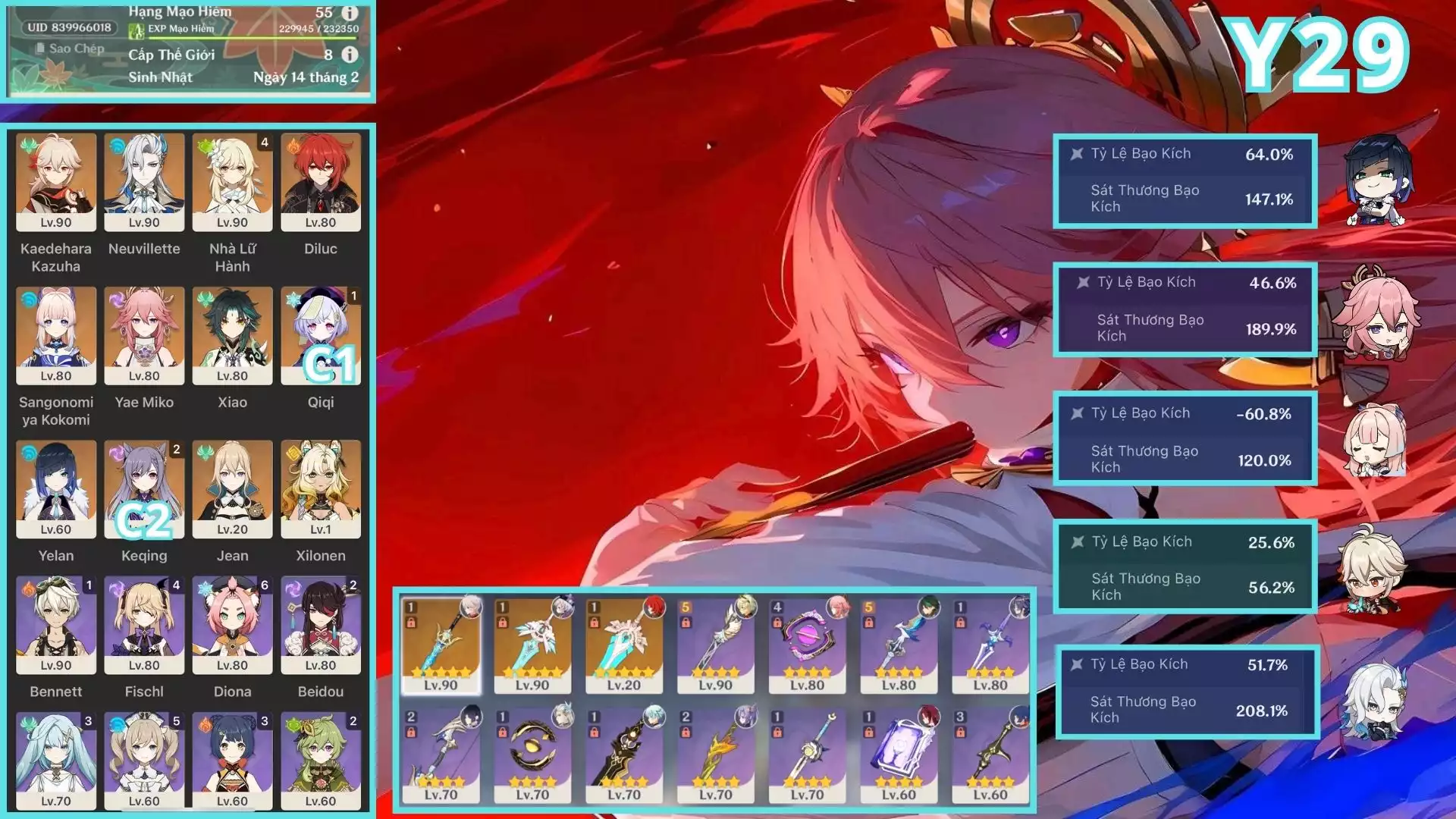Open info icon beside Hạng Mạo Hiểm
Viewport: 1456px width, 819px height.
click(350, 13)
